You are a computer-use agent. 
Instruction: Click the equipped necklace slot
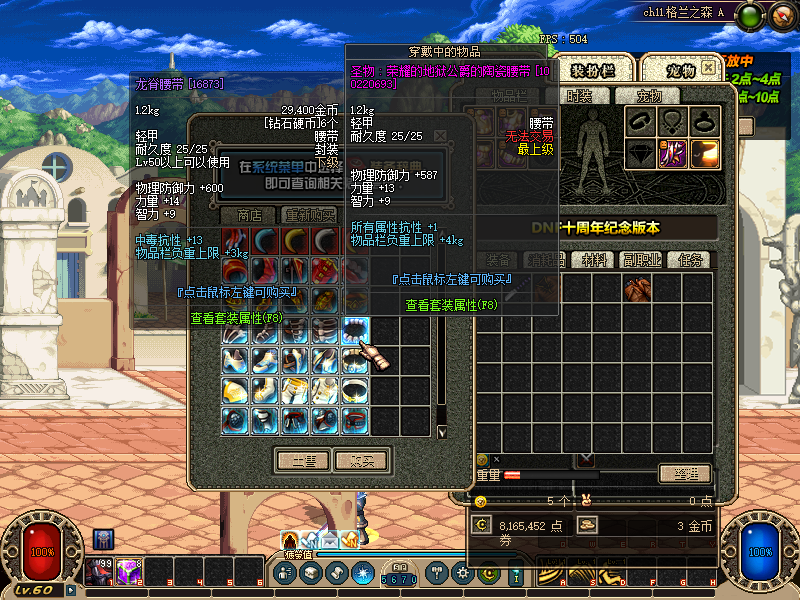point(672,121)
